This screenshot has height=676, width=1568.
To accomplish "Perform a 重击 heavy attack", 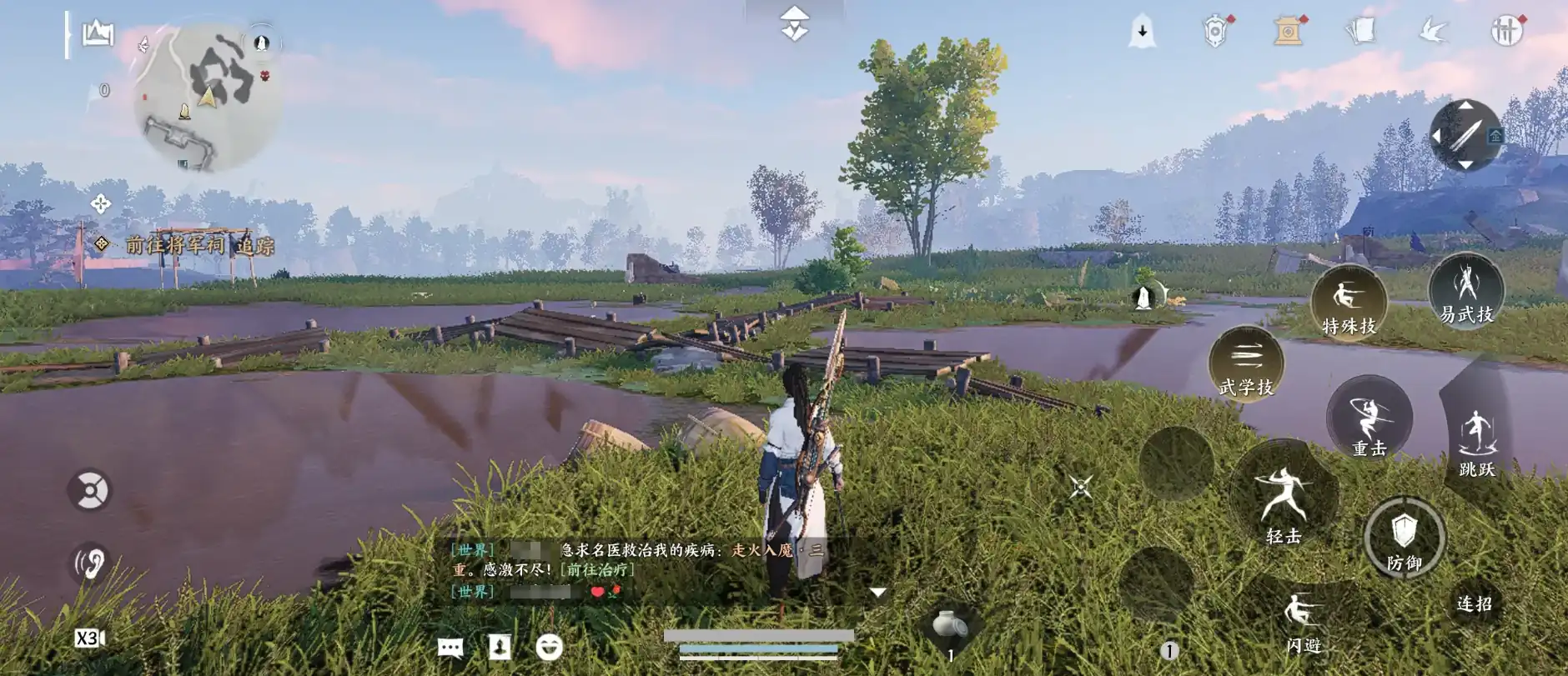I will (1369, 418).
